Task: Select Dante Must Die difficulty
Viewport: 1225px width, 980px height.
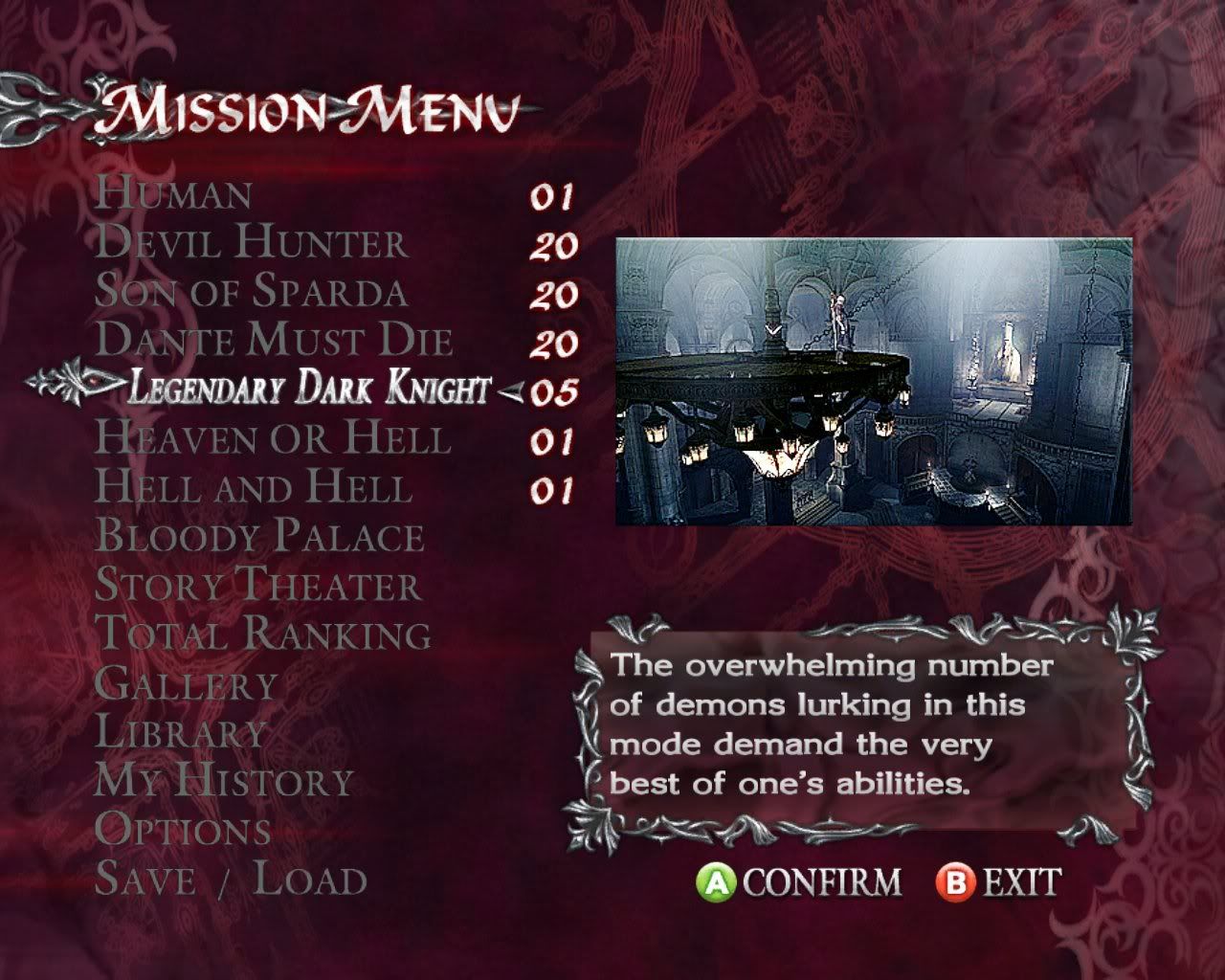Action: (275, 341)
